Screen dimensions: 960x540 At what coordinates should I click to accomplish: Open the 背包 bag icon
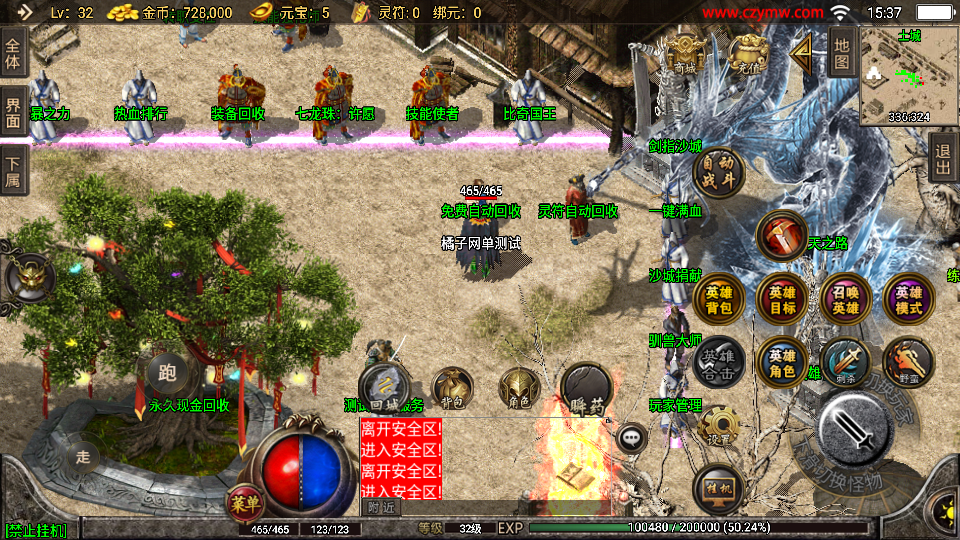coord(452,389)
